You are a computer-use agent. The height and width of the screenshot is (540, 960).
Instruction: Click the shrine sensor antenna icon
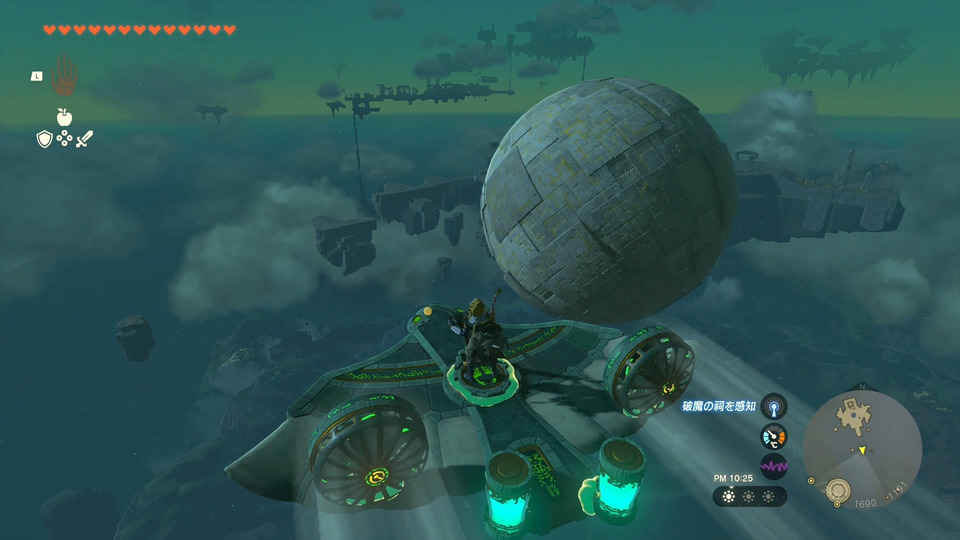click(x=773, y=406)
